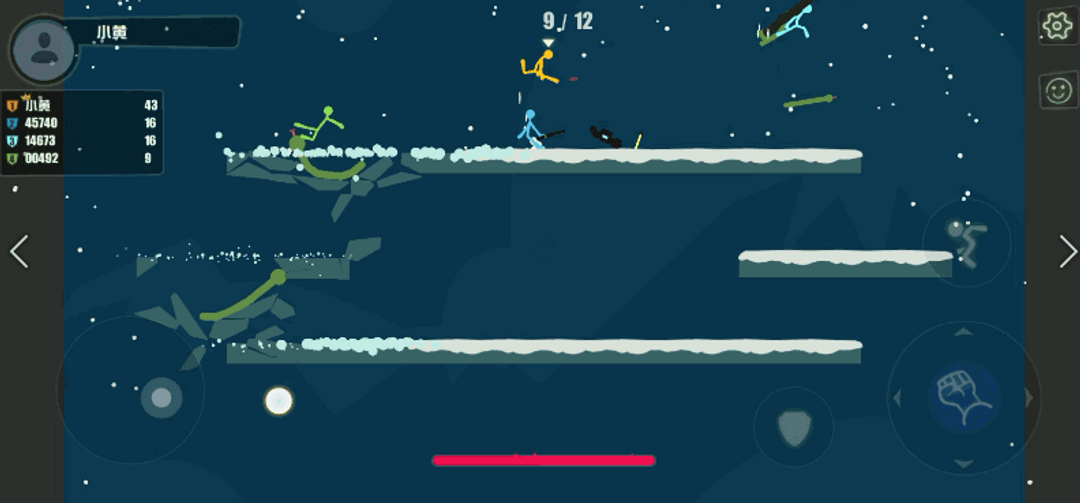Click the right arrow on screen edge
The width and height of the screenshot is (1080, 503).
click(x=1067, y=252)
